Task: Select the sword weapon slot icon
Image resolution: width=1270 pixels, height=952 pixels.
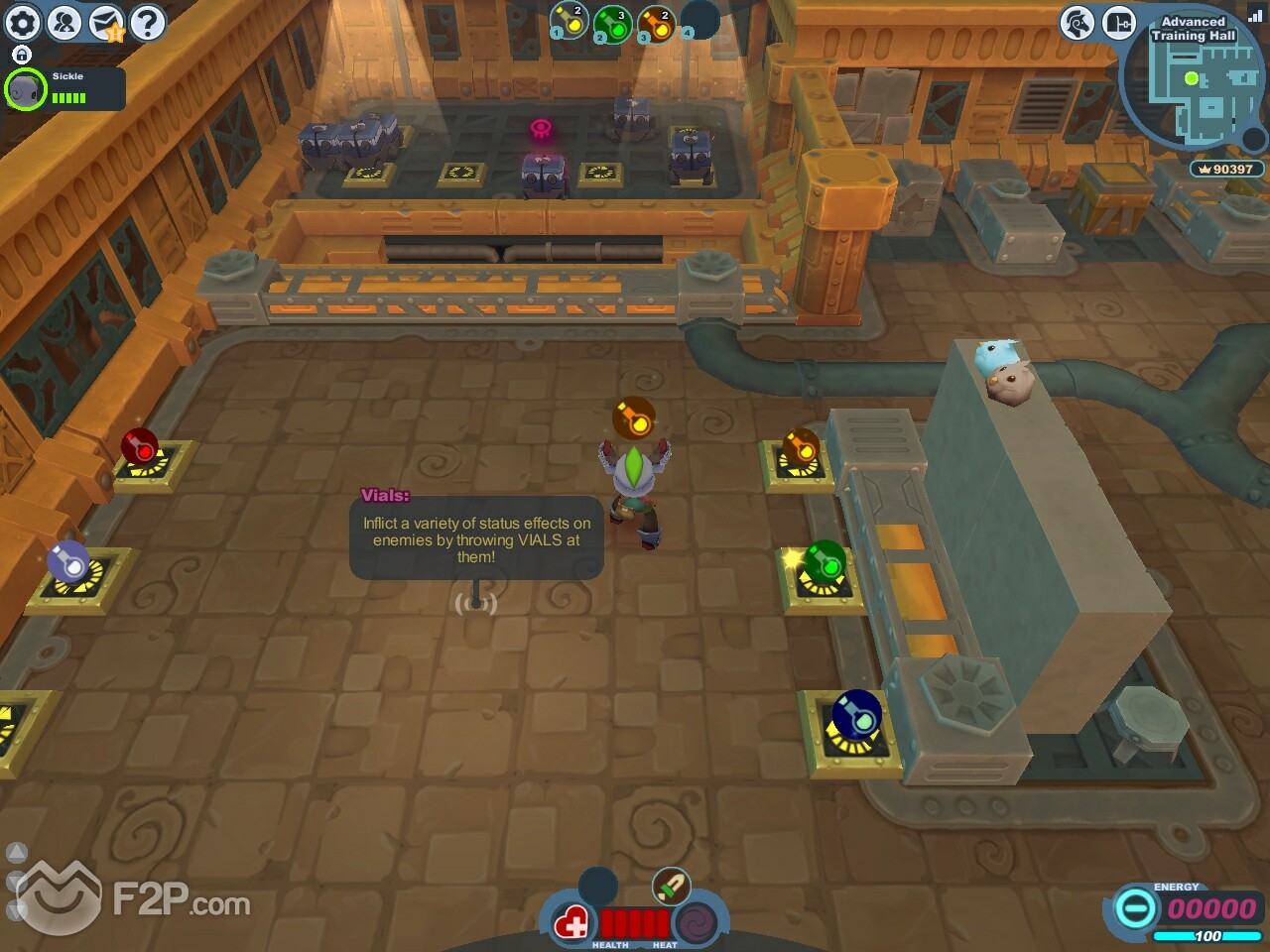Action: 671,886
